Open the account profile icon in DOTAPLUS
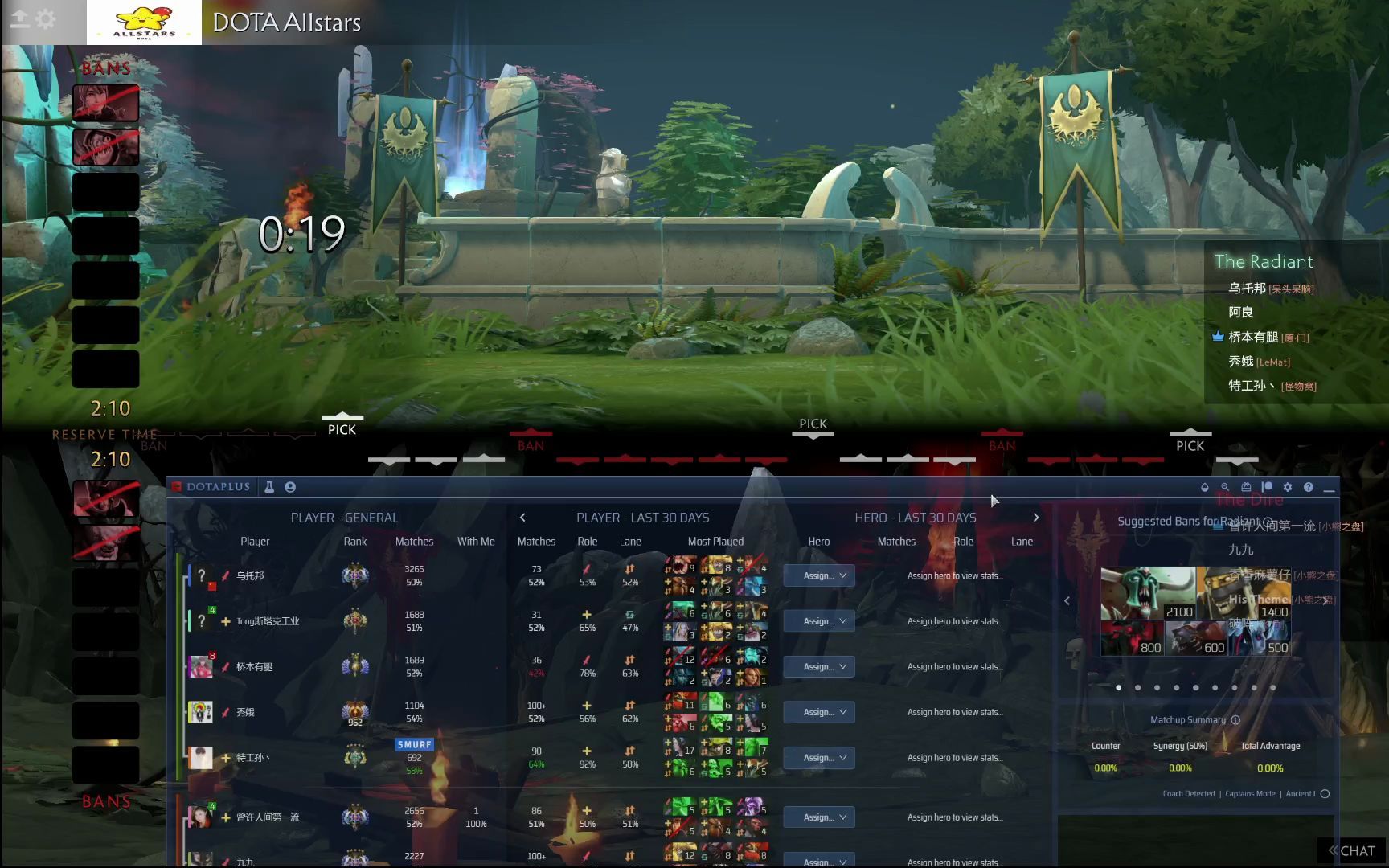1389x868 pixels. tap(290, 488)
